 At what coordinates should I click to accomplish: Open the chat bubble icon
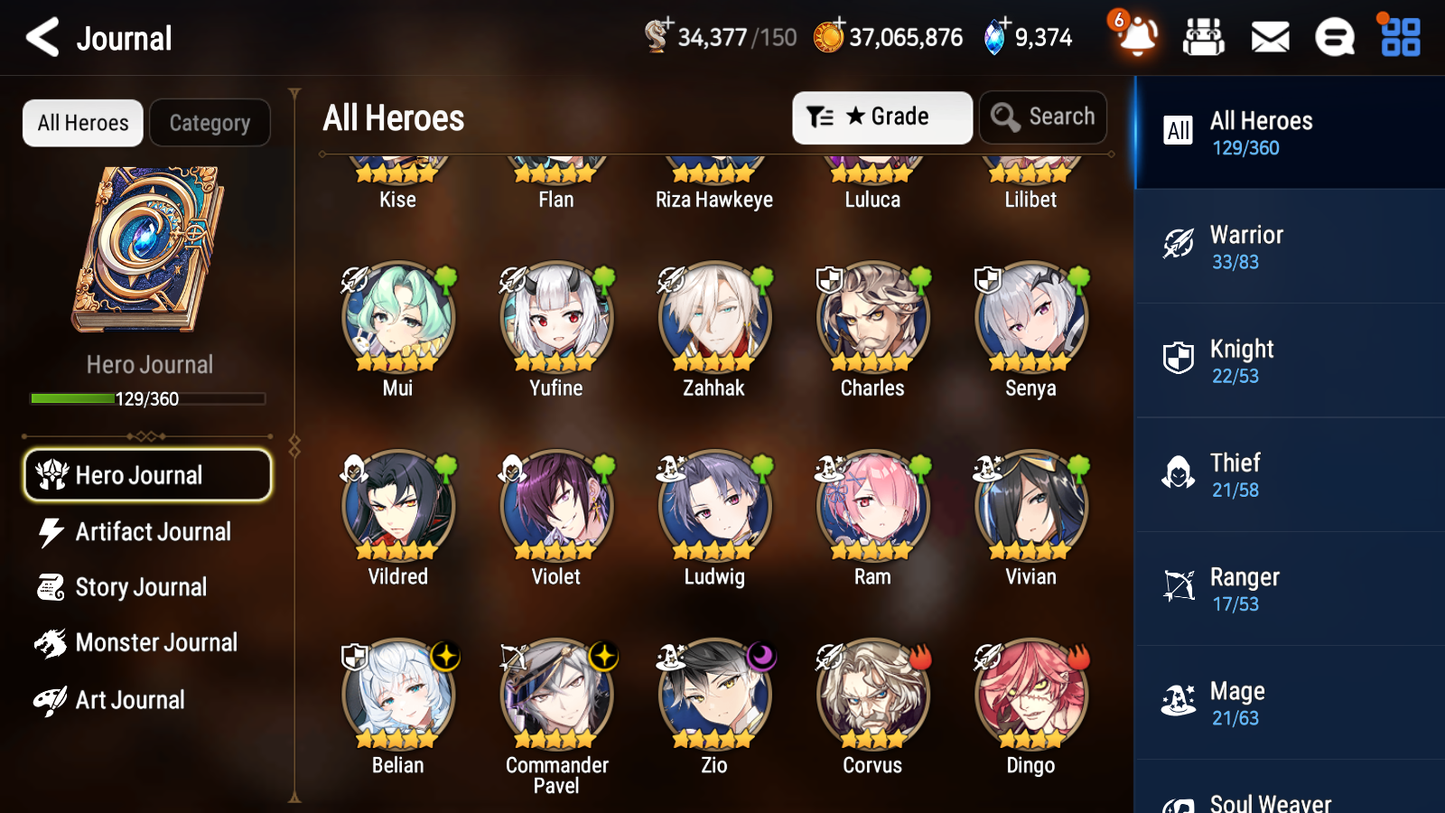tap(1335, 36)
